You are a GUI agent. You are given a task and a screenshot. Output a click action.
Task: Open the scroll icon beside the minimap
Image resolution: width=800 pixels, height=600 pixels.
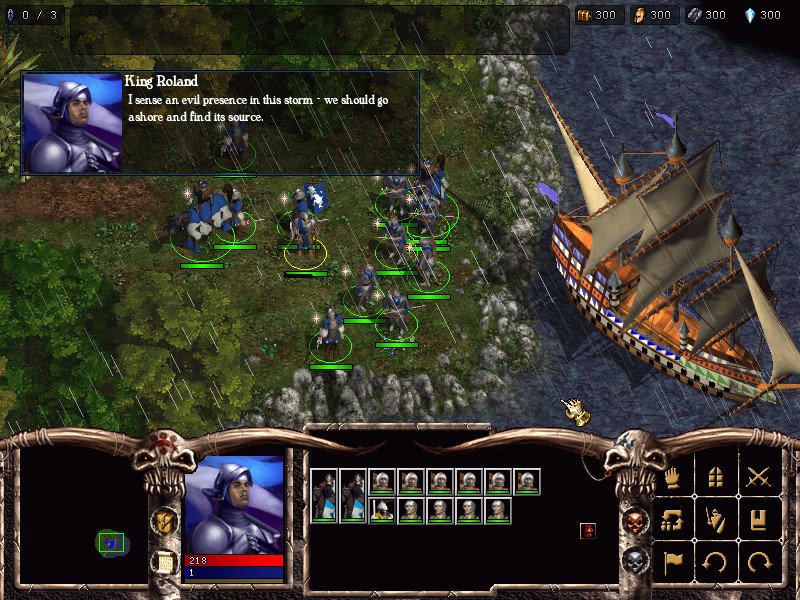coord(164,563)
